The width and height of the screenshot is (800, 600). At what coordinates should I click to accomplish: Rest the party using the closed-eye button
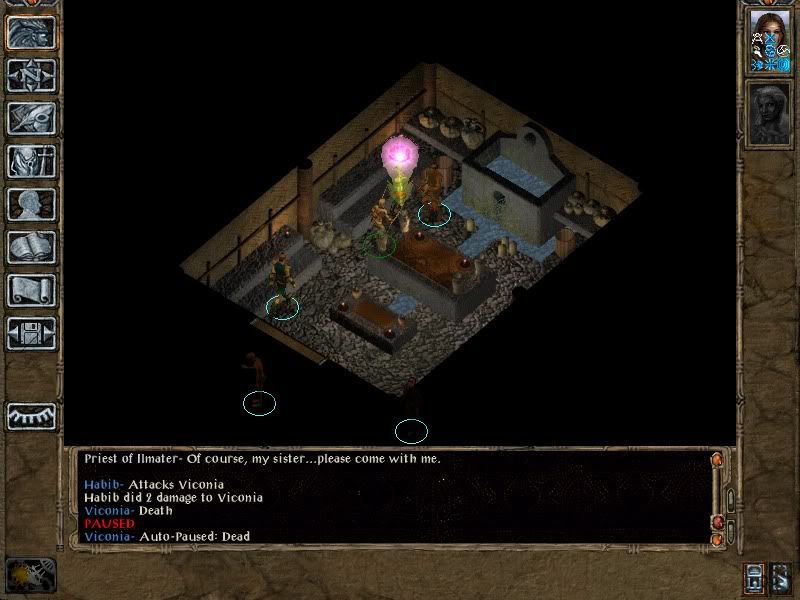32,415
